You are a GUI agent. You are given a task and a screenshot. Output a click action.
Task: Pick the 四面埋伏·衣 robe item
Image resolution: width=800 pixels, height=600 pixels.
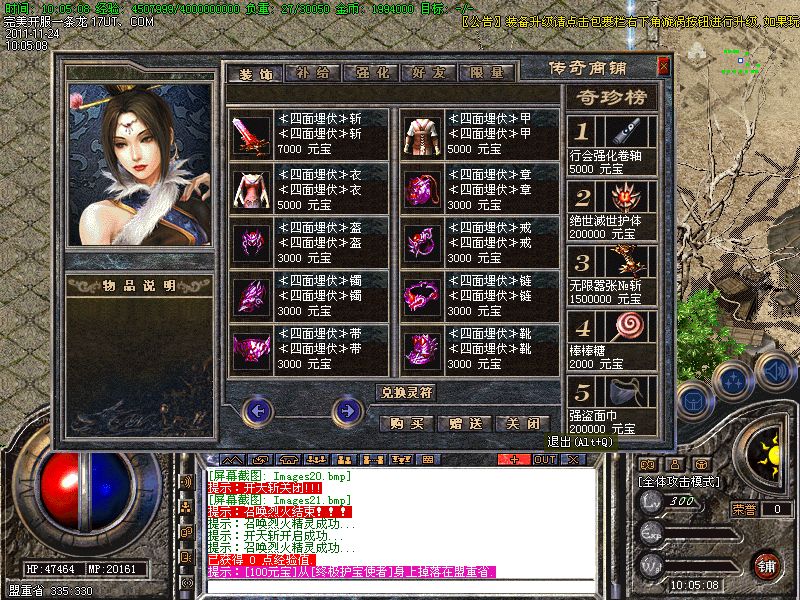point(250,187)
